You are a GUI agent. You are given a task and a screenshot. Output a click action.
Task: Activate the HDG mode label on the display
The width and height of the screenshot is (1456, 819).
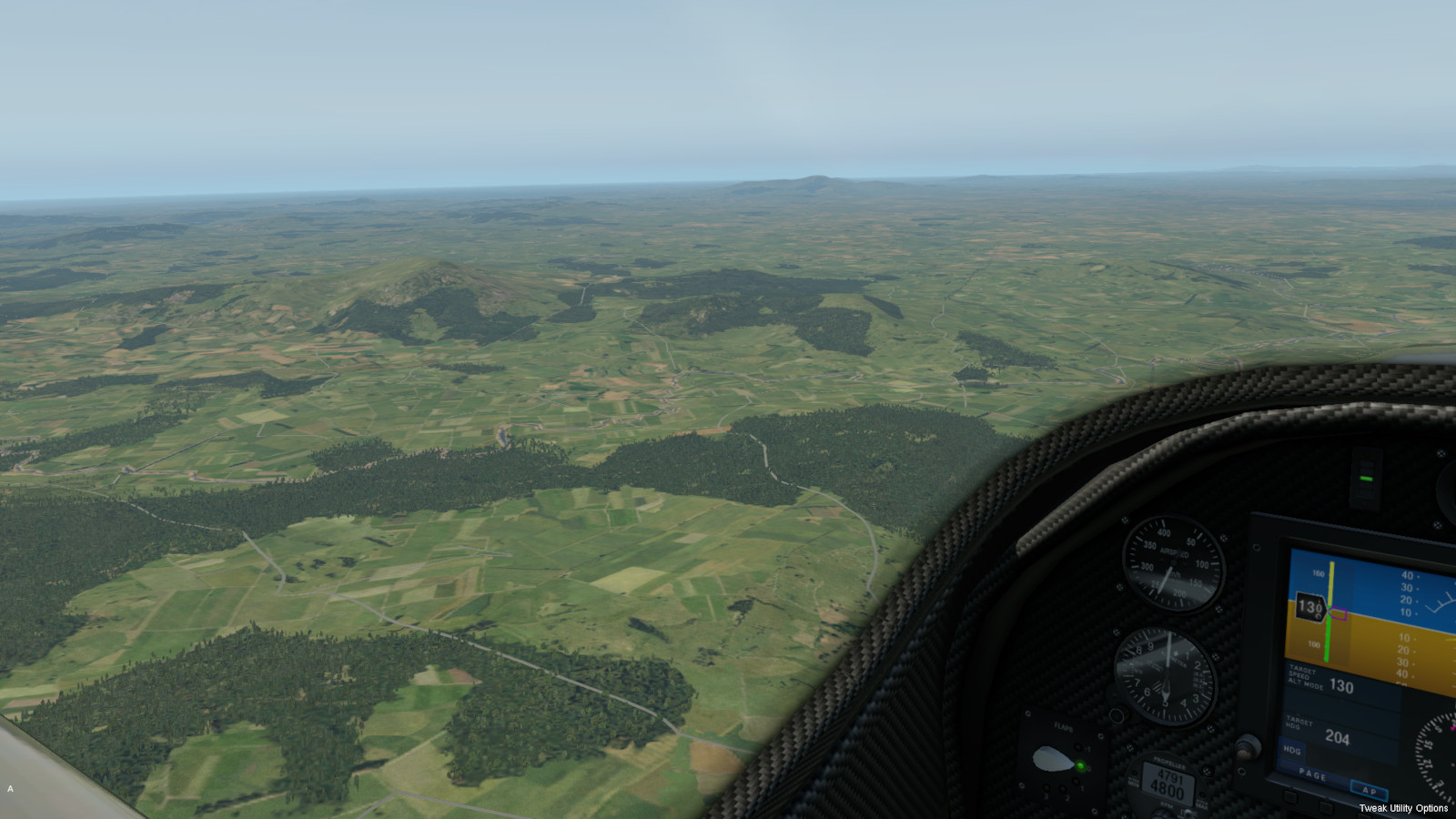point(1292,751)
